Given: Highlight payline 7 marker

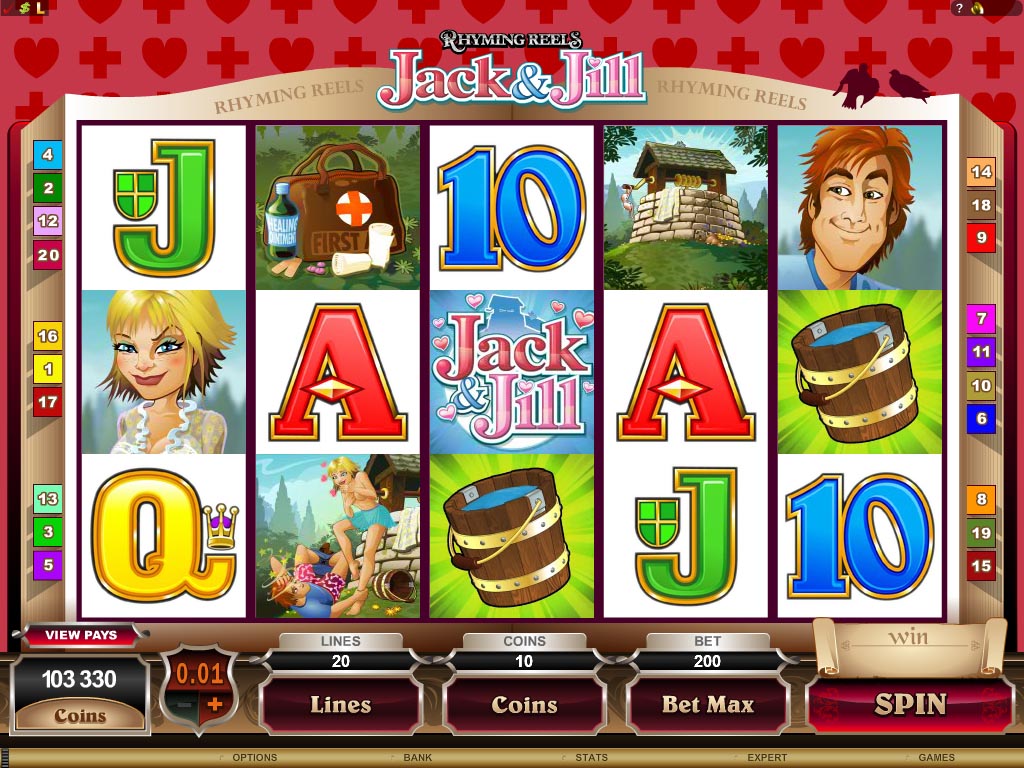Looking at the screenshot, I should 981,320.
